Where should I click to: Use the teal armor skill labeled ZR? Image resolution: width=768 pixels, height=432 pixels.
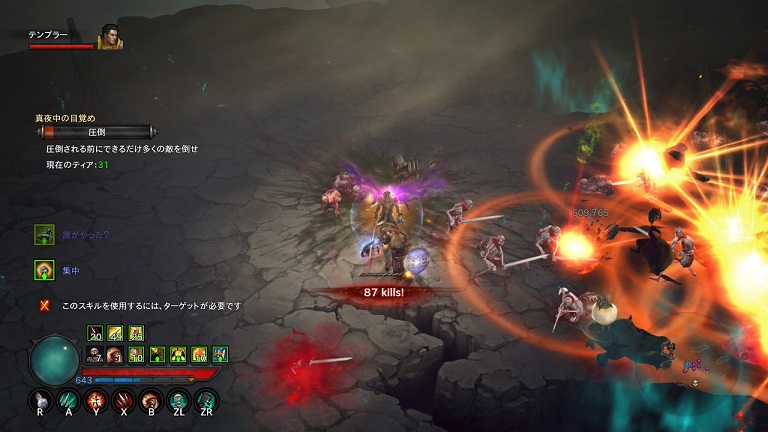point(208,401)
